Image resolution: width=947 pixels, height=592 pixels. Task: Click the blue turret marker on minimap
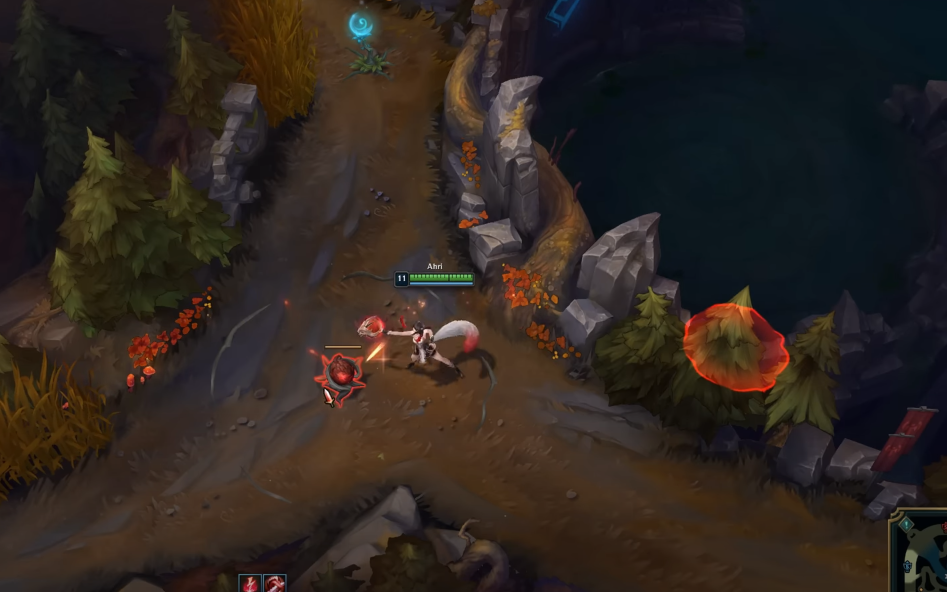[x=909, y=566]
